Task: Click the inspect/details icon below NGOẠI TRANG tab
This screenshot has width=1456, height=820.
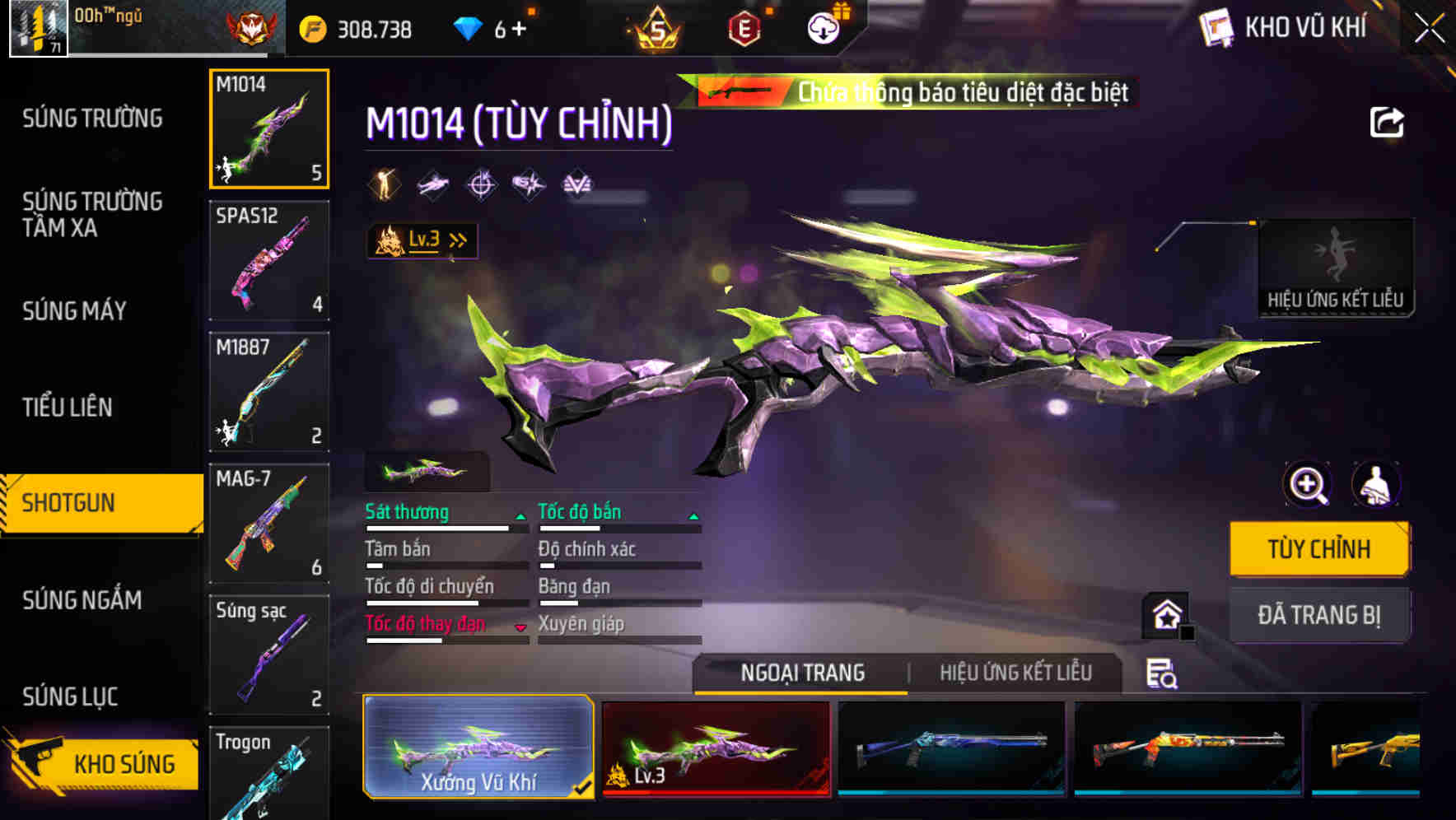Action: [1160, 673]
